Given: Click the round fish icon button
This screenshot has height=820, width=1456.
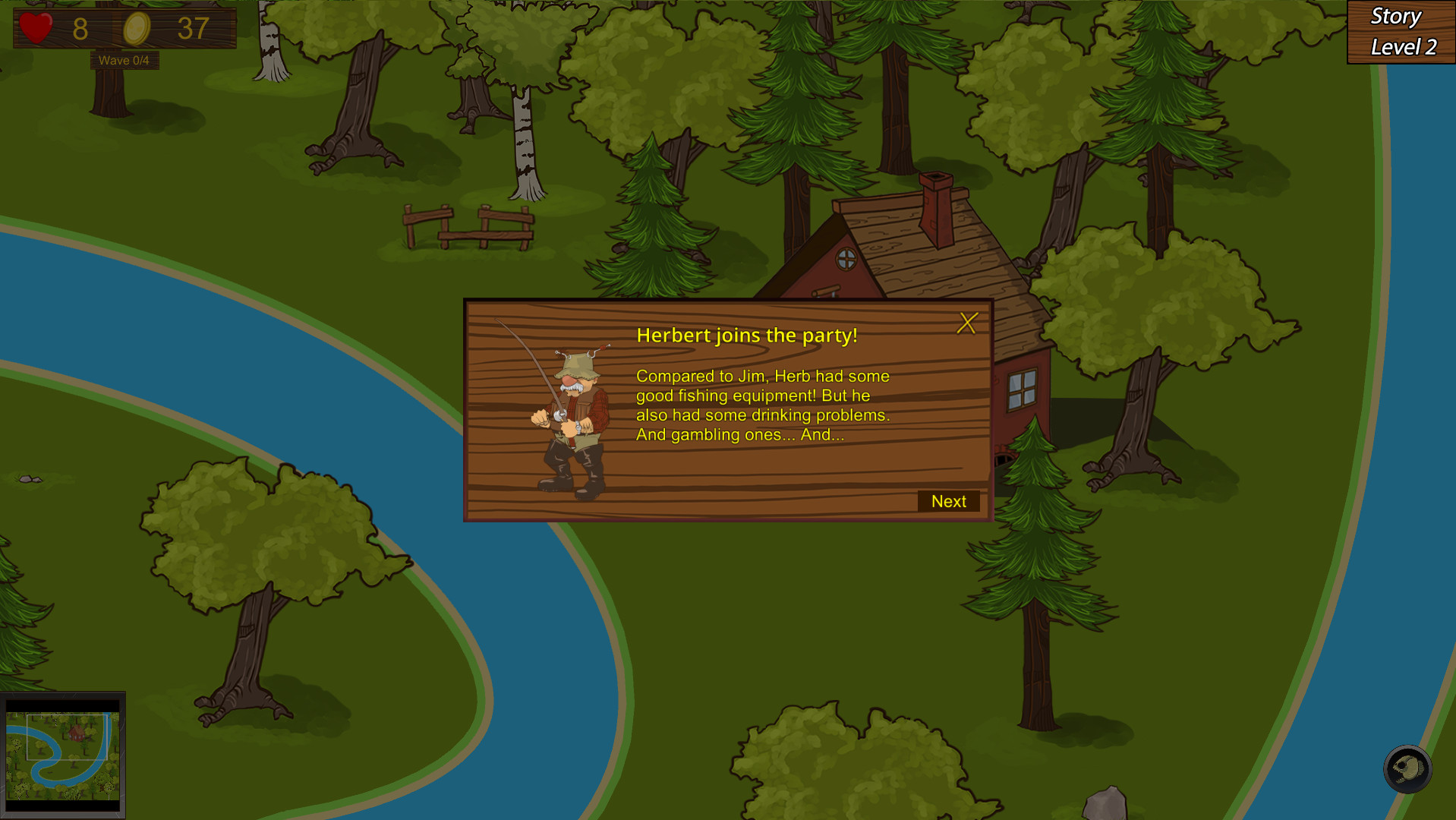Looking at the screenshot, I should (x=1407, y=769).
